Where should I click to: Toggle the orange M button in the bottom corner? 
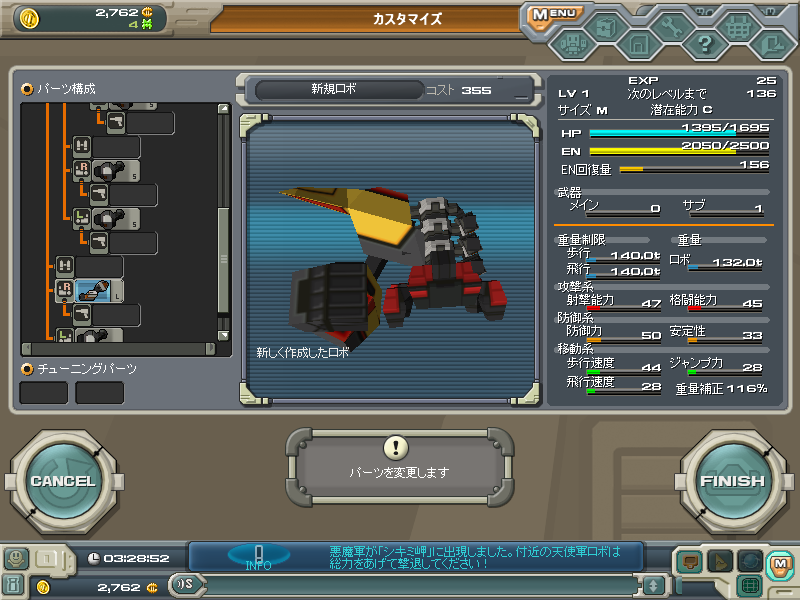[779, 563]
